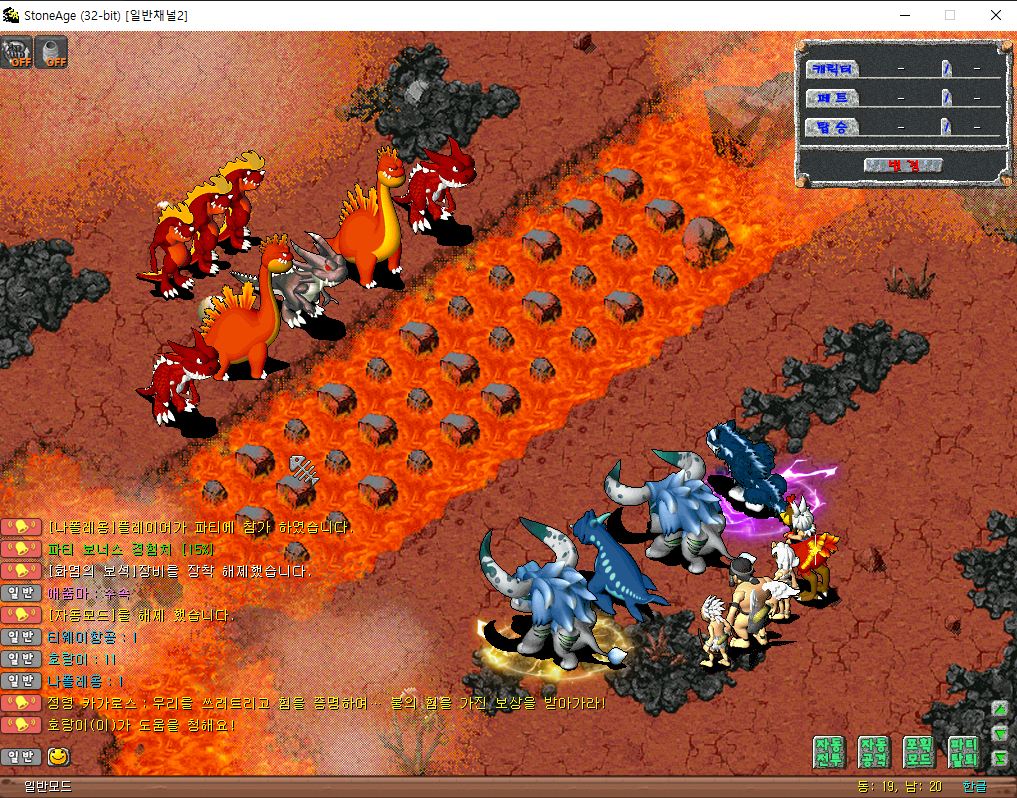This screenshot has height=798, width=1017.
Task: Jump to chat bottom with barred arrow
Action: (1000, 759)
